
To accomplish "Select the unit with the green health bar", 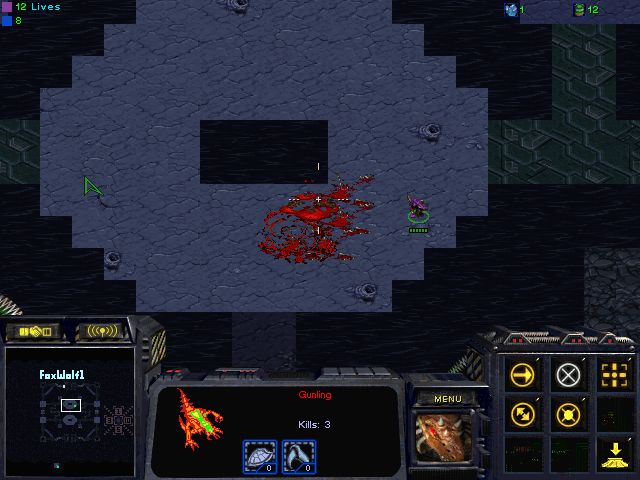I will (418, 212).
